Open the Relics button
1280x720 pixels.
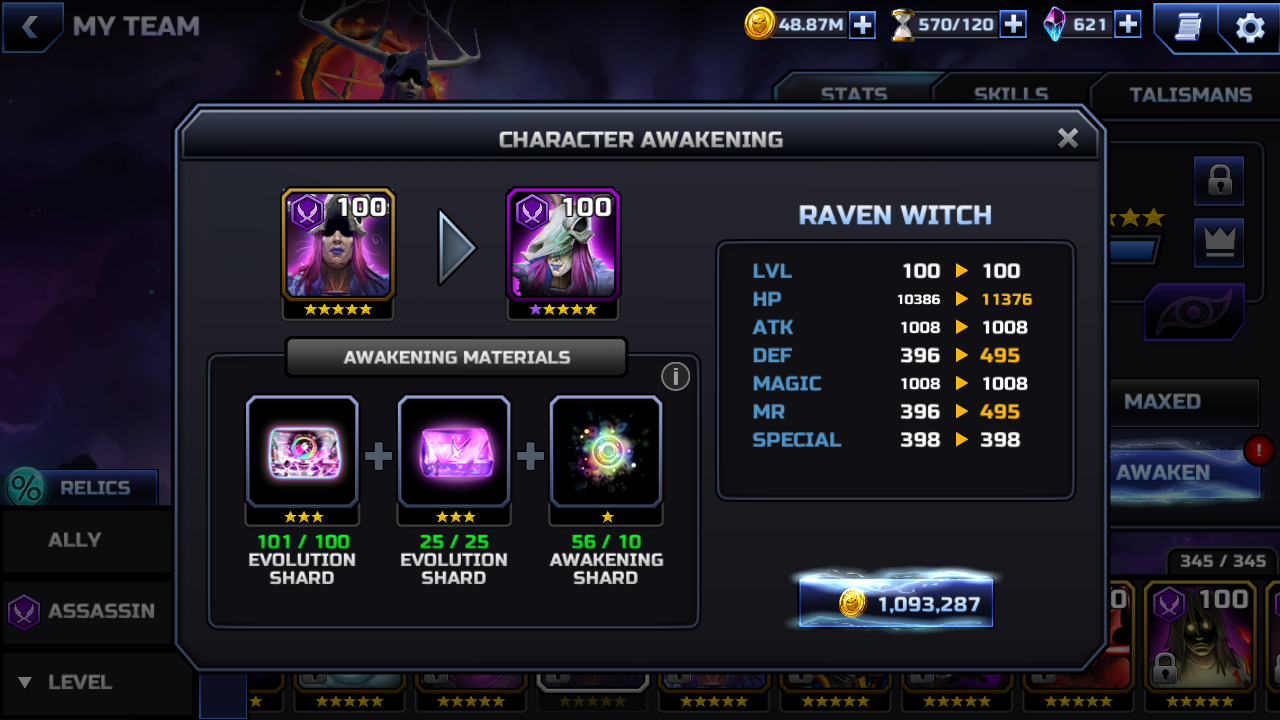(82, 488)
